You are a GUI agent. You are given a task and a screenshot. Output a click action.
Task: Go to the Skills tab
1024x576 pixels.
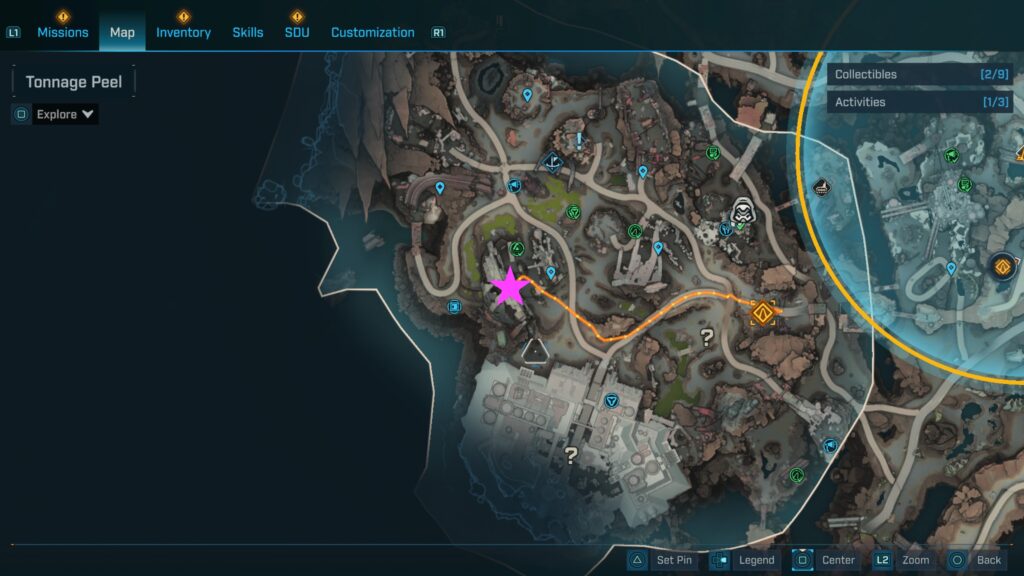pyautogui.click(x=248, y=32)
